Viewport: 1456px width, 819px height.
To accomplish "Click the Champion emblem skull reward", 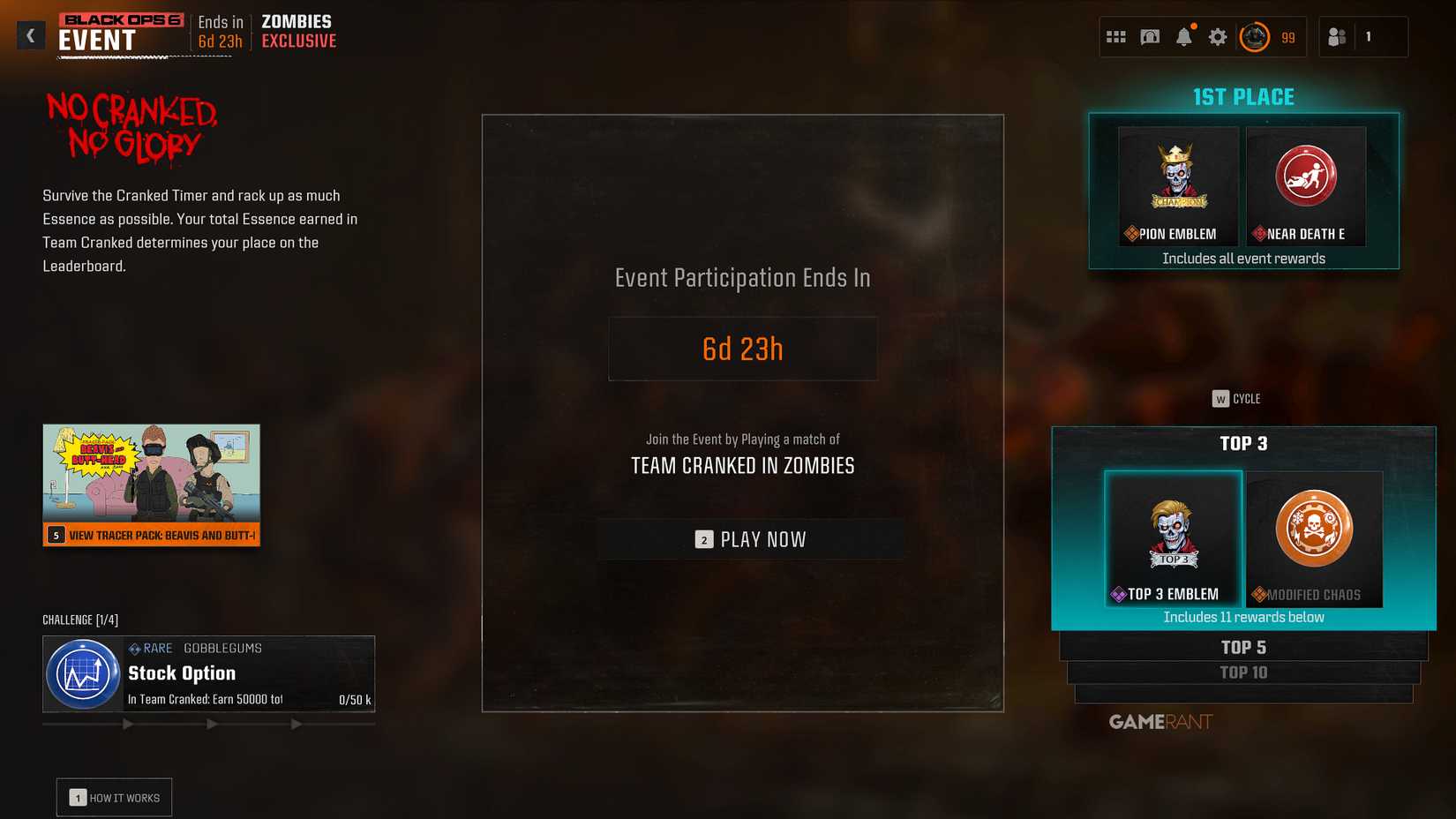I will pos(1178,177).
